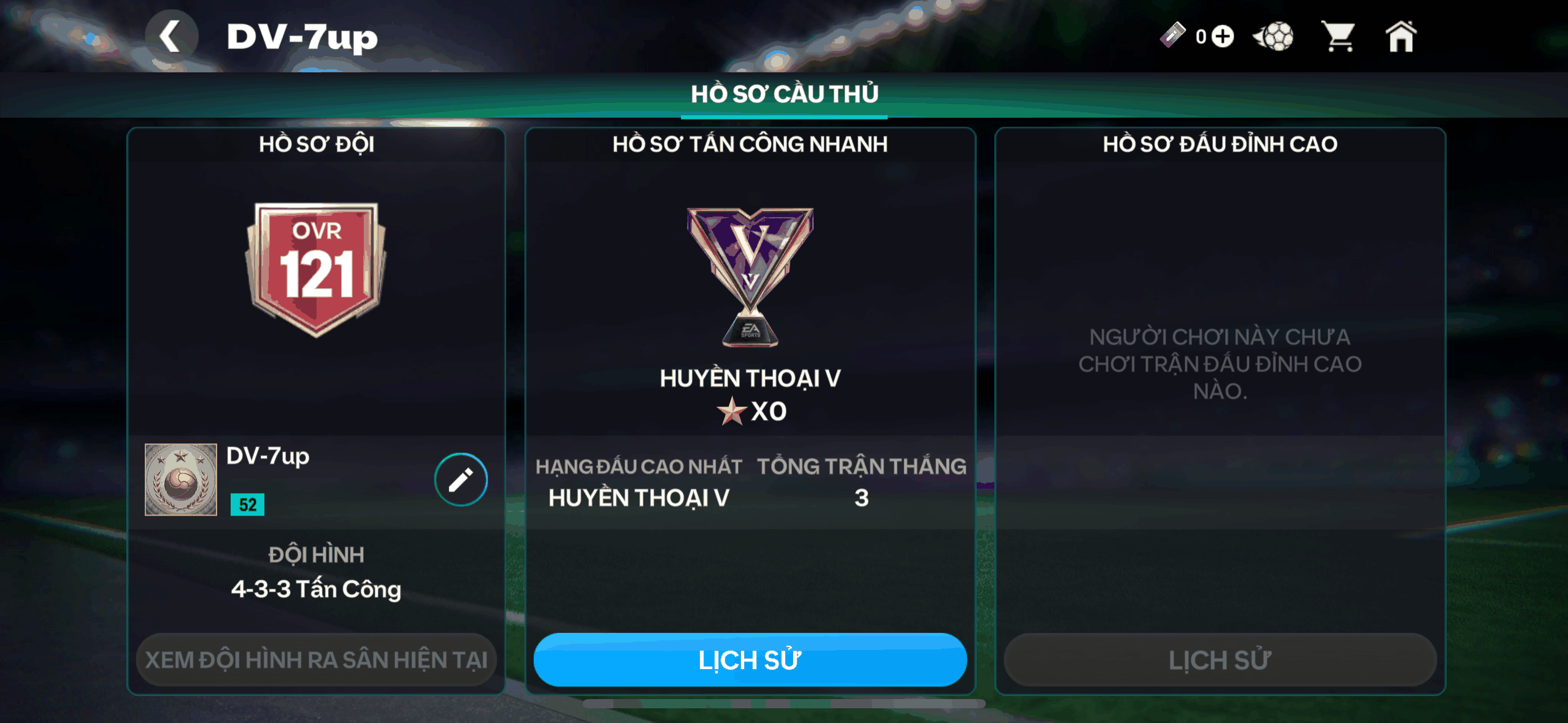Open XEM ĐỘI HÌNH RA SÂN HIỆN TẠI
1568x723 pixels.
317,660
